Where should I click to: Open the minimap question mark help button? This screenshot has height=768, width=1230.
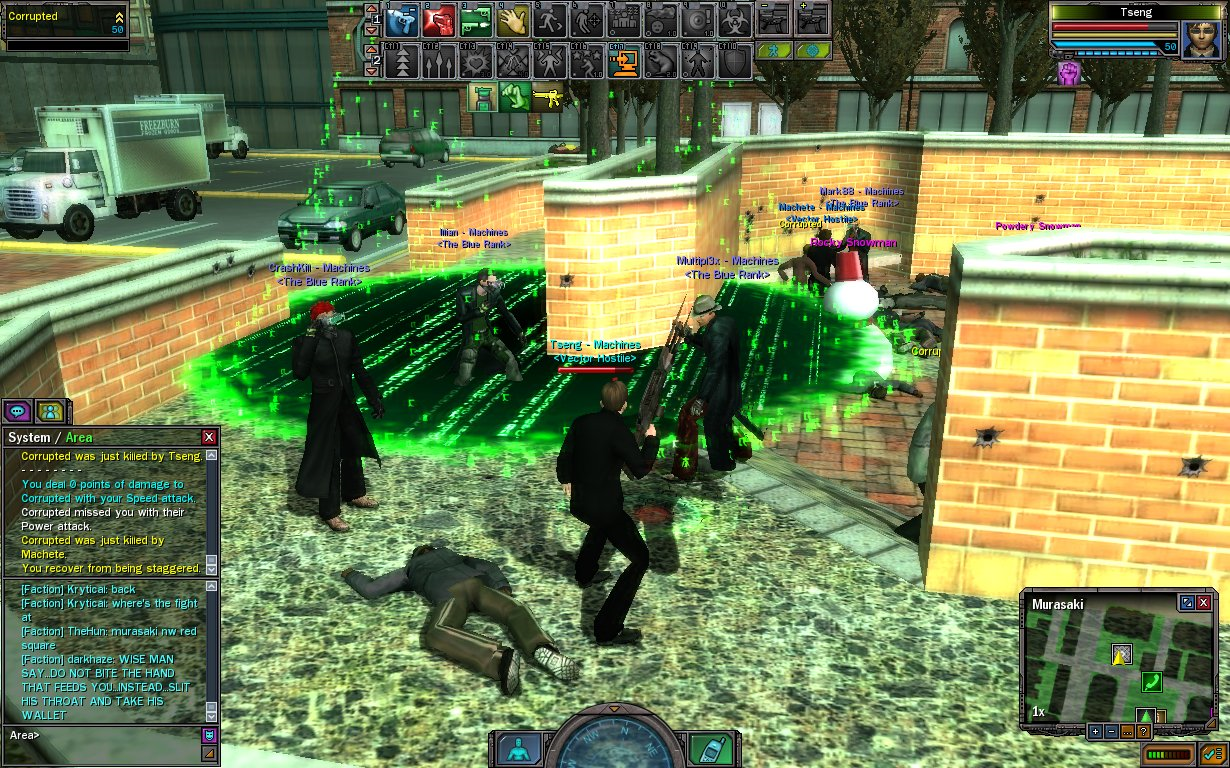1143,731
